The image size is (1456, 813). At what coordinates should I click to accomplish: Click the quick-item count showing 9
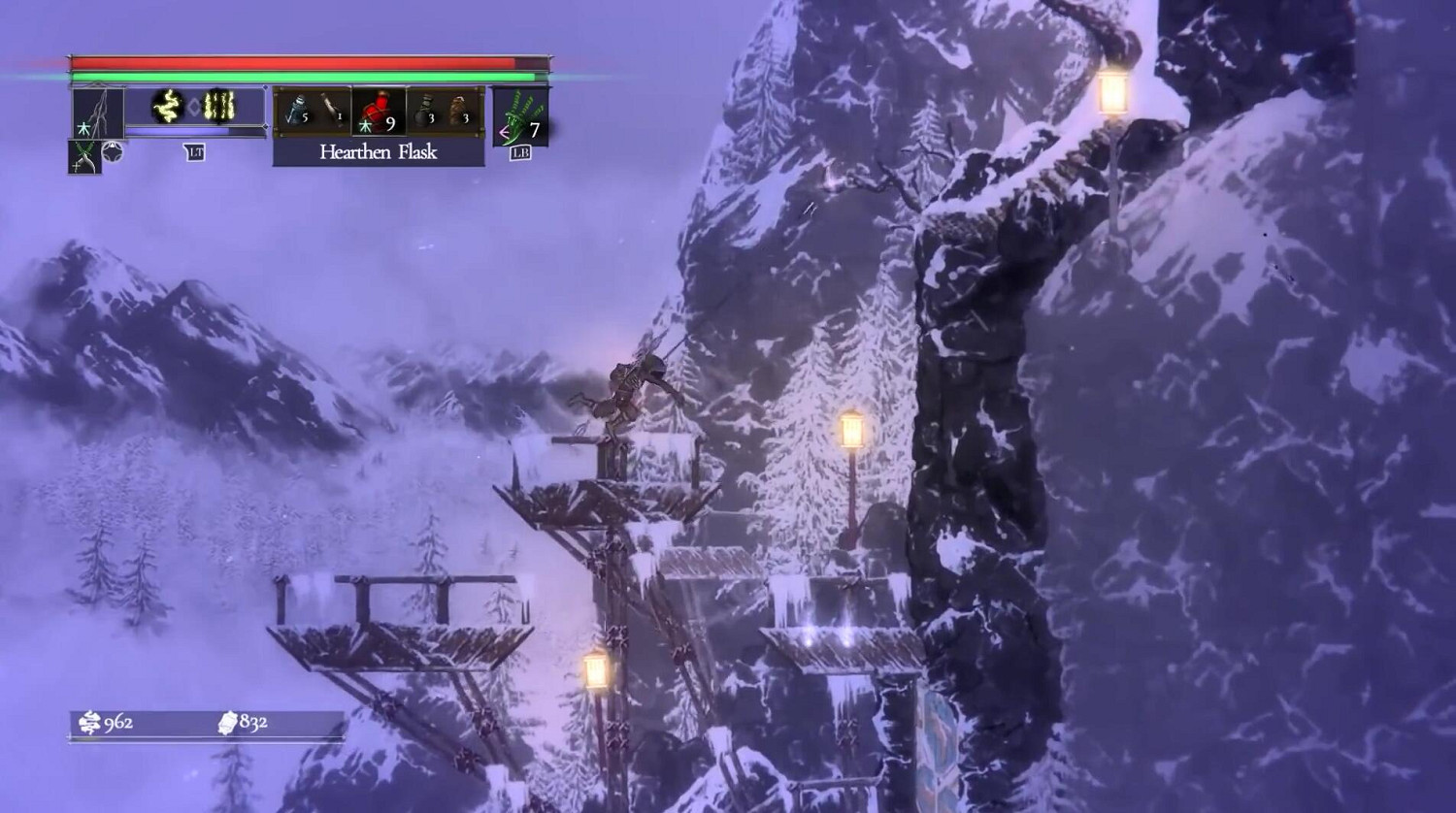(390, 123)
